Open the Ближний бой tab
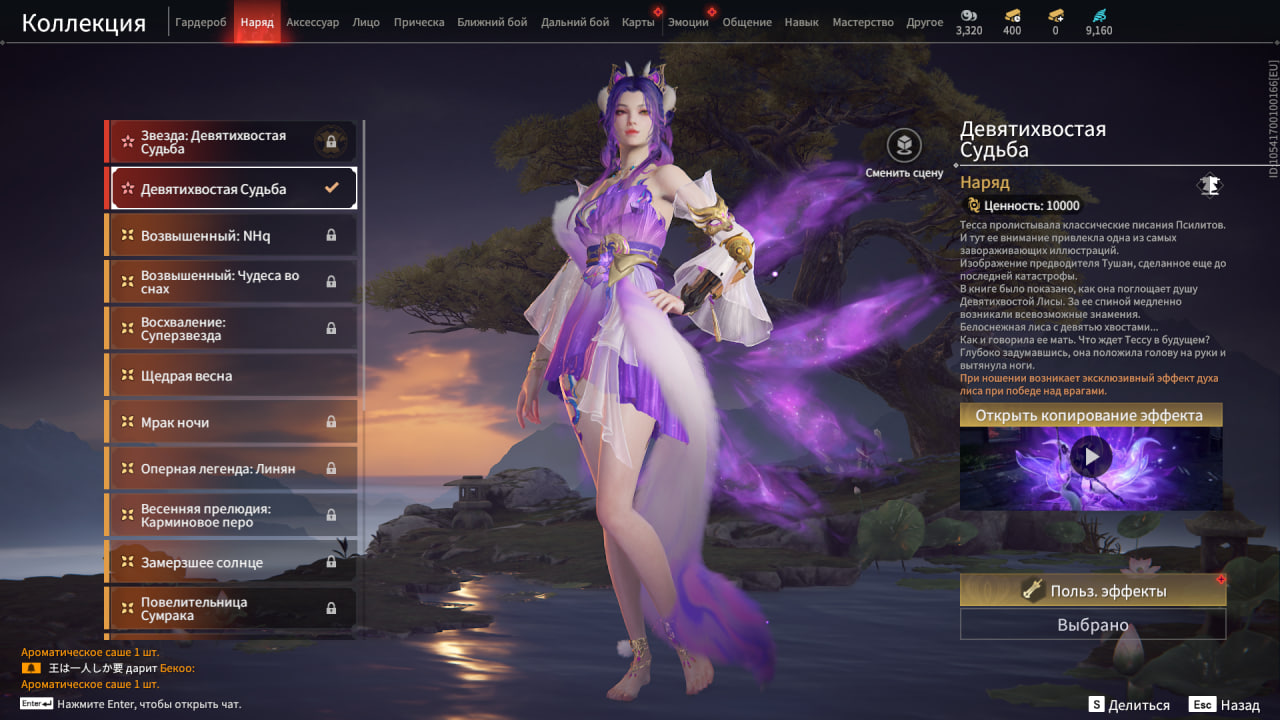1280x720 pixels. [x=492, y=22]
